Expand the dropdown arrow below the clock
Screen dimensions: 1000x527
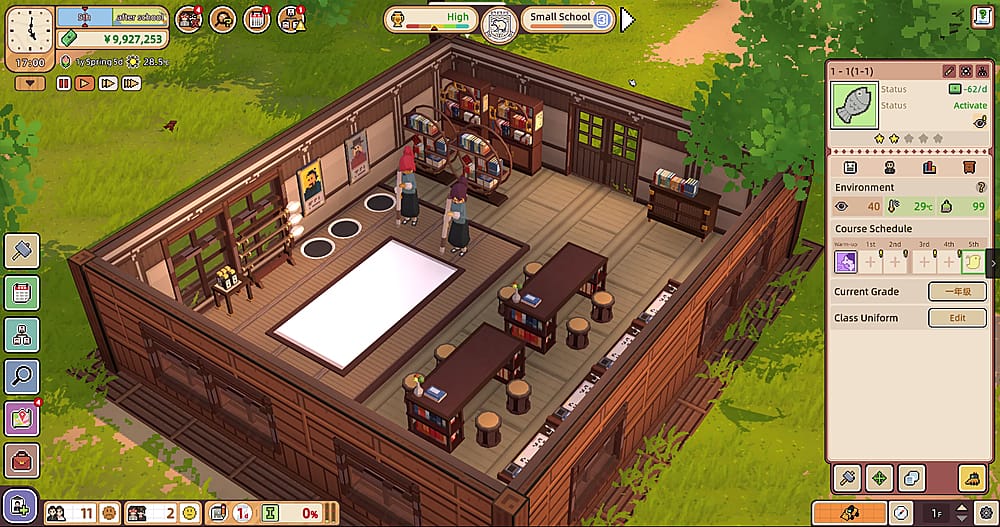(28, 84)
